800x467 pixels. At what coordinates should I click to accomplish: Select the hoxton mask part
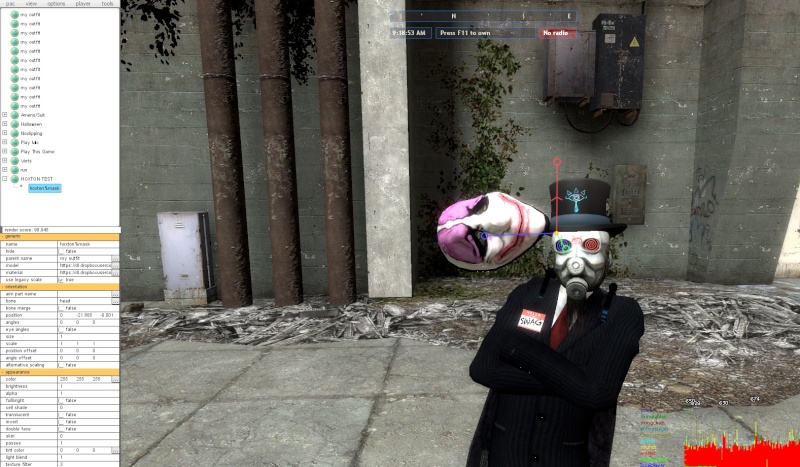pos(45,188)
